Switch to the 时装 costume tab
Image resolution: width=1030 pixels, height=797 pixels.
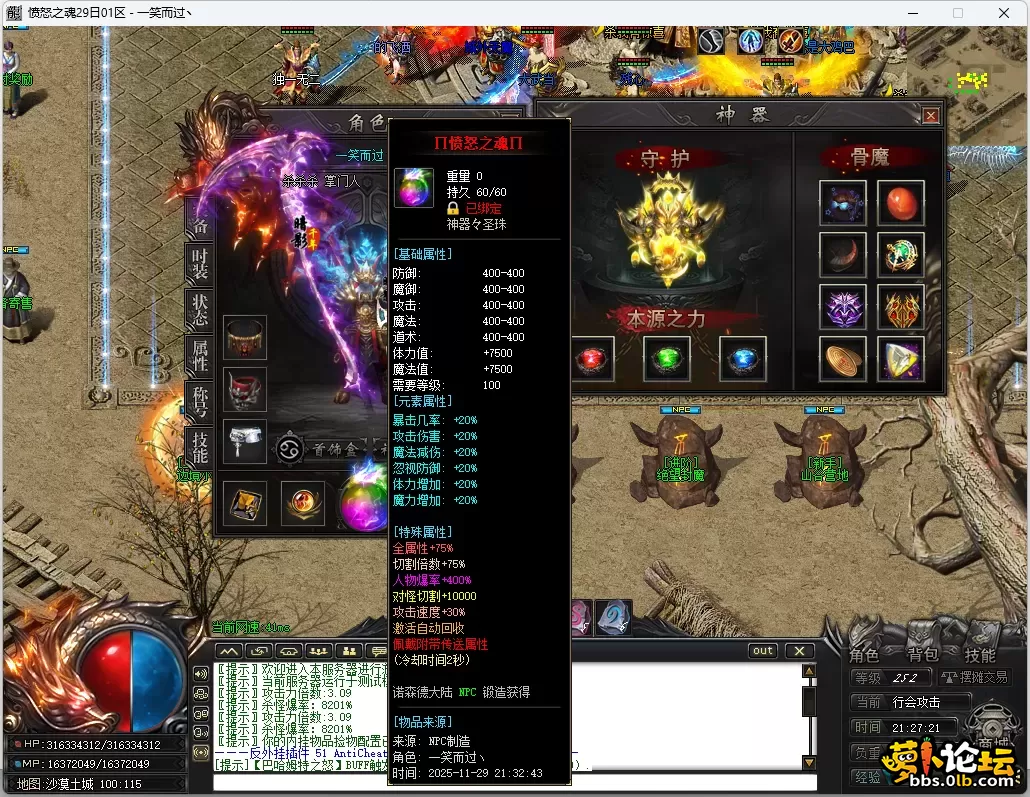[x=200, y=265]
